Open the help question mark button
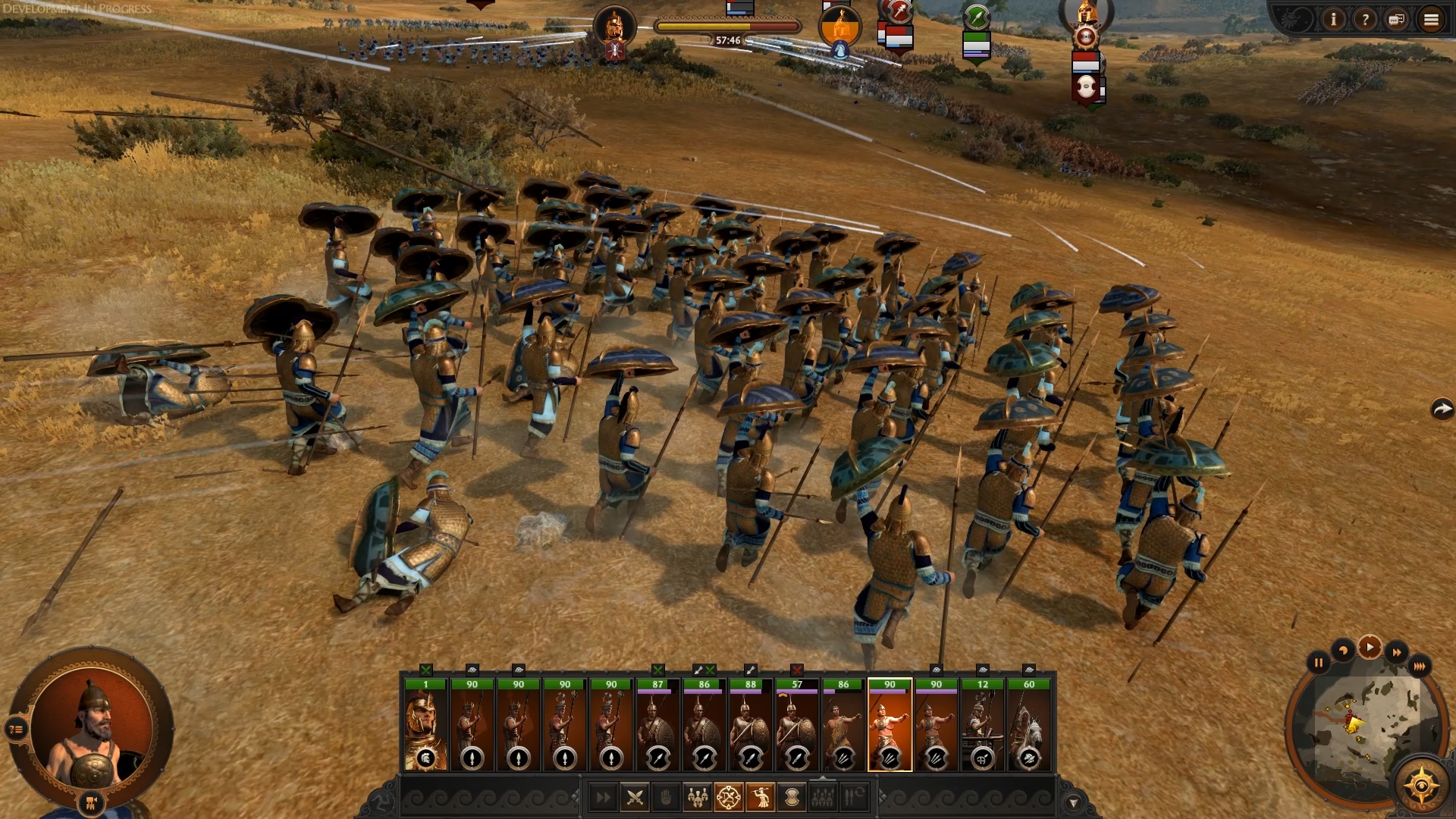 [x=1365, y=20]
